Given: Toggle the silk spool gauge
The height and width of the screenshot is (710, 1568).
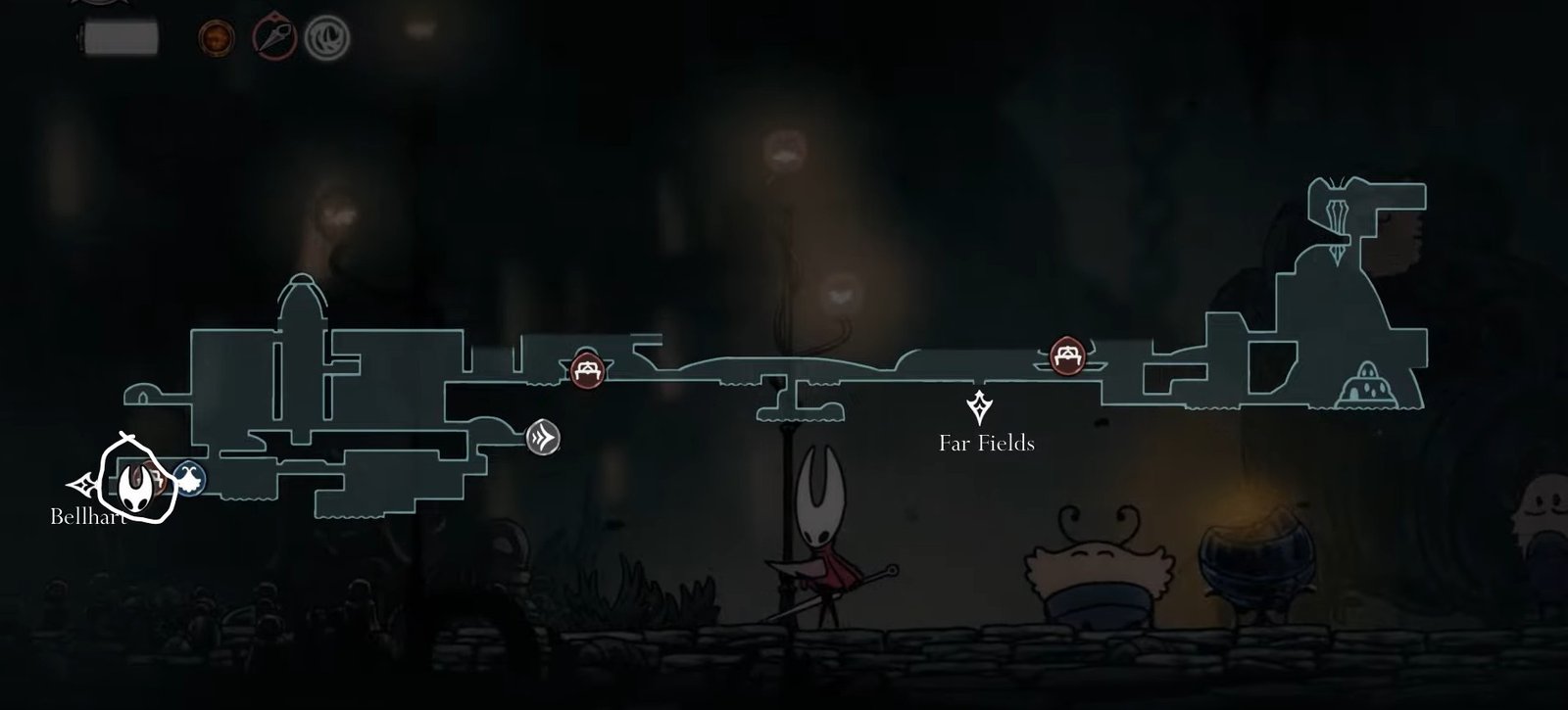Looking at the screenshot, I should (122, 39).
